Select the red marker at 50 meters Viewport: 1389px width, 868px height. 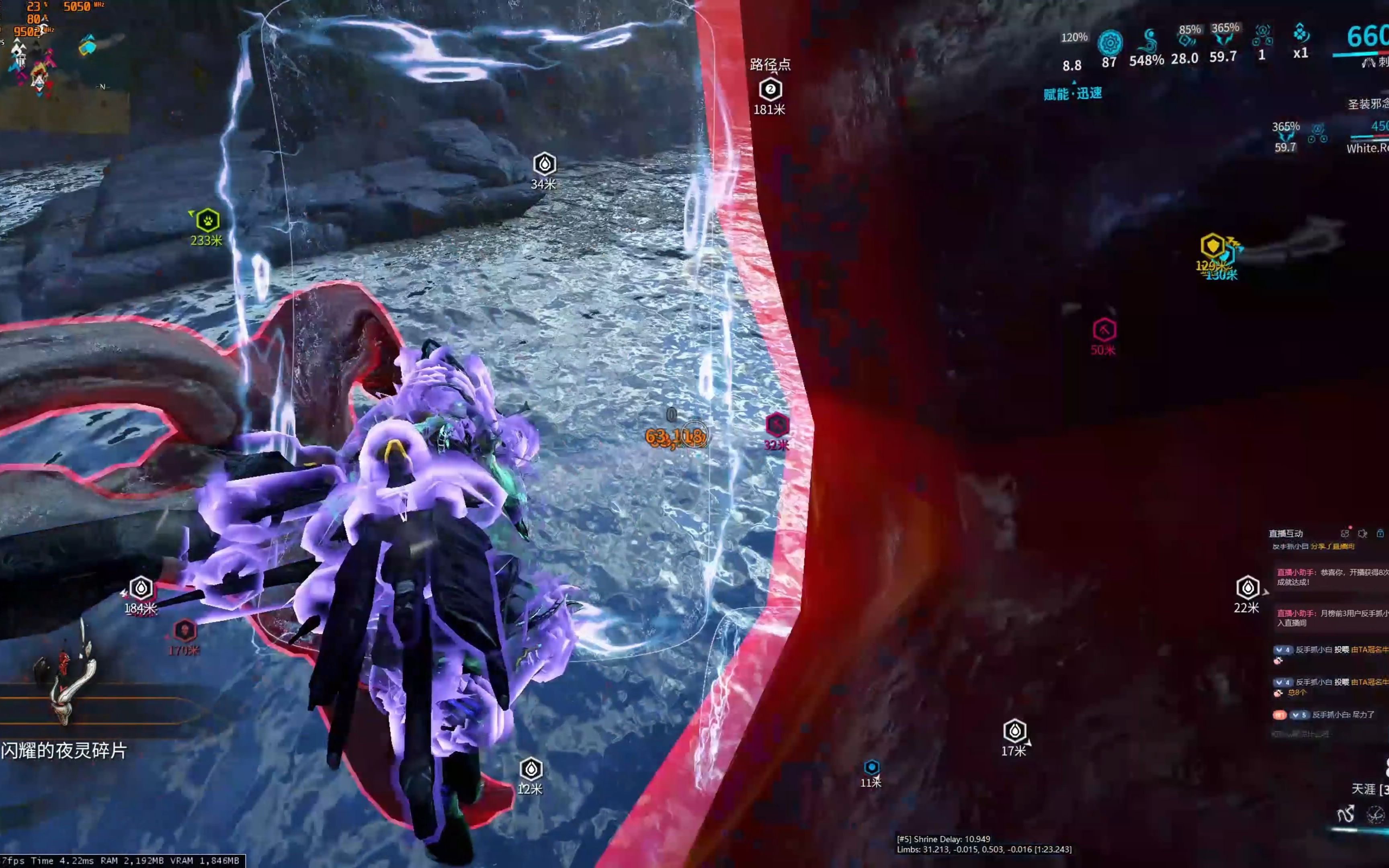(x=1104, y=330)
